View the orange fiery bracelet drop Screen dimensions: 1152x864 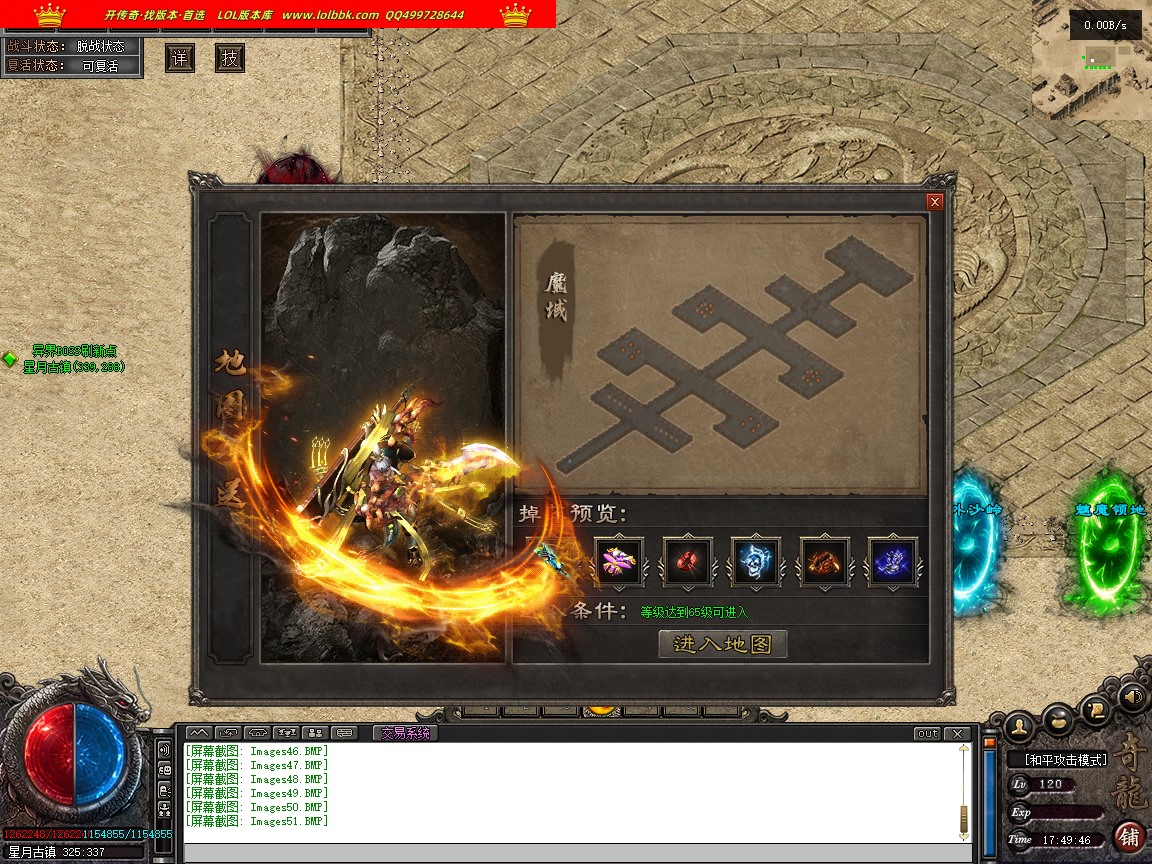(x=825, y=562)
